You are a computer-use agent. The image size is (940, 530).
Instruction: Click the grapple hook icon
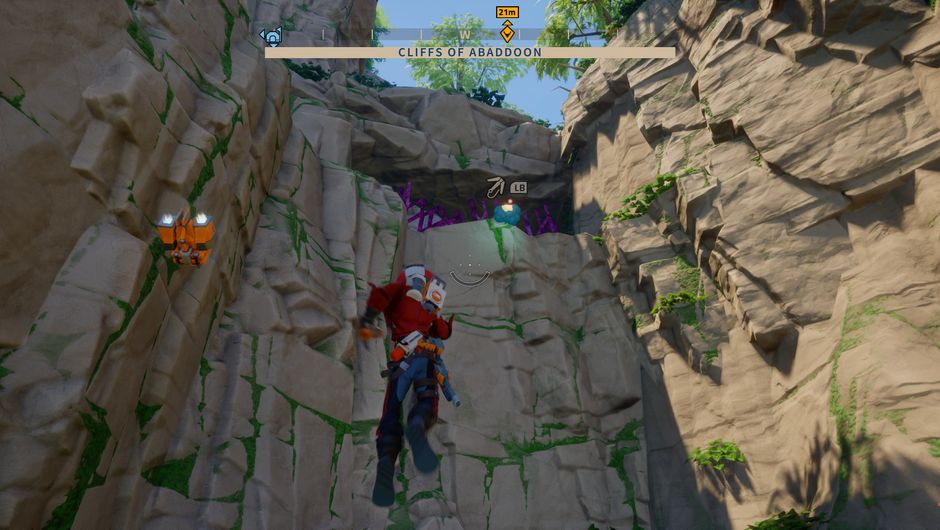[x=495, y=187]
